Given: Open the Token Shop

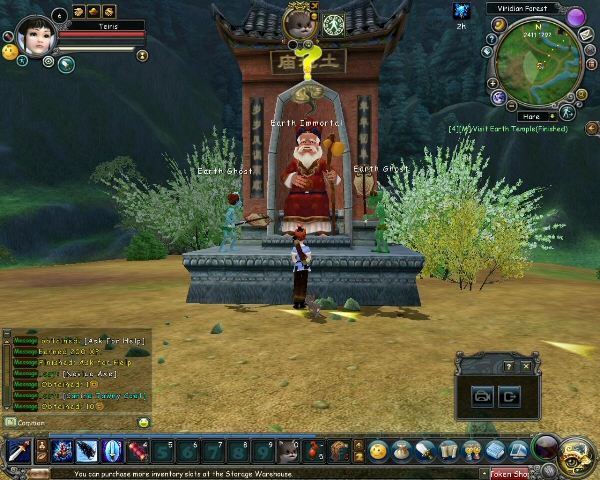Looking at the screenshot, I should coord(509,474).
